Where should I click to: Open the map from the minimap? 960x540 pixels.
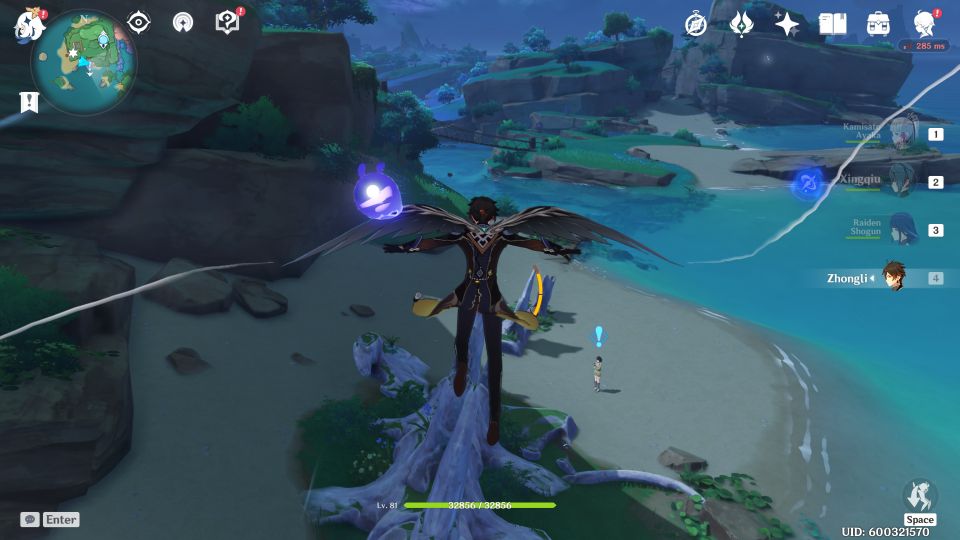[83, 61]
